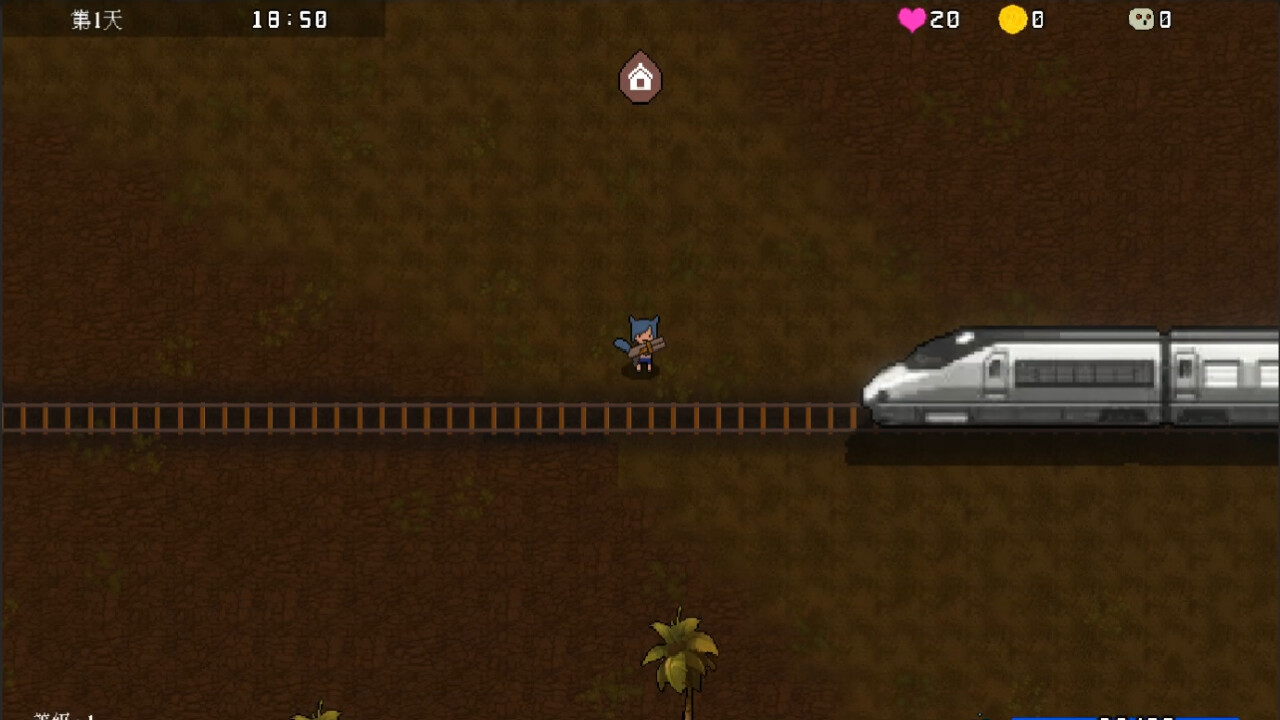1280x720 pixels.
Task: Click the skull kill counter icon
Action: pyautogui.click(x=1141, y=18)
